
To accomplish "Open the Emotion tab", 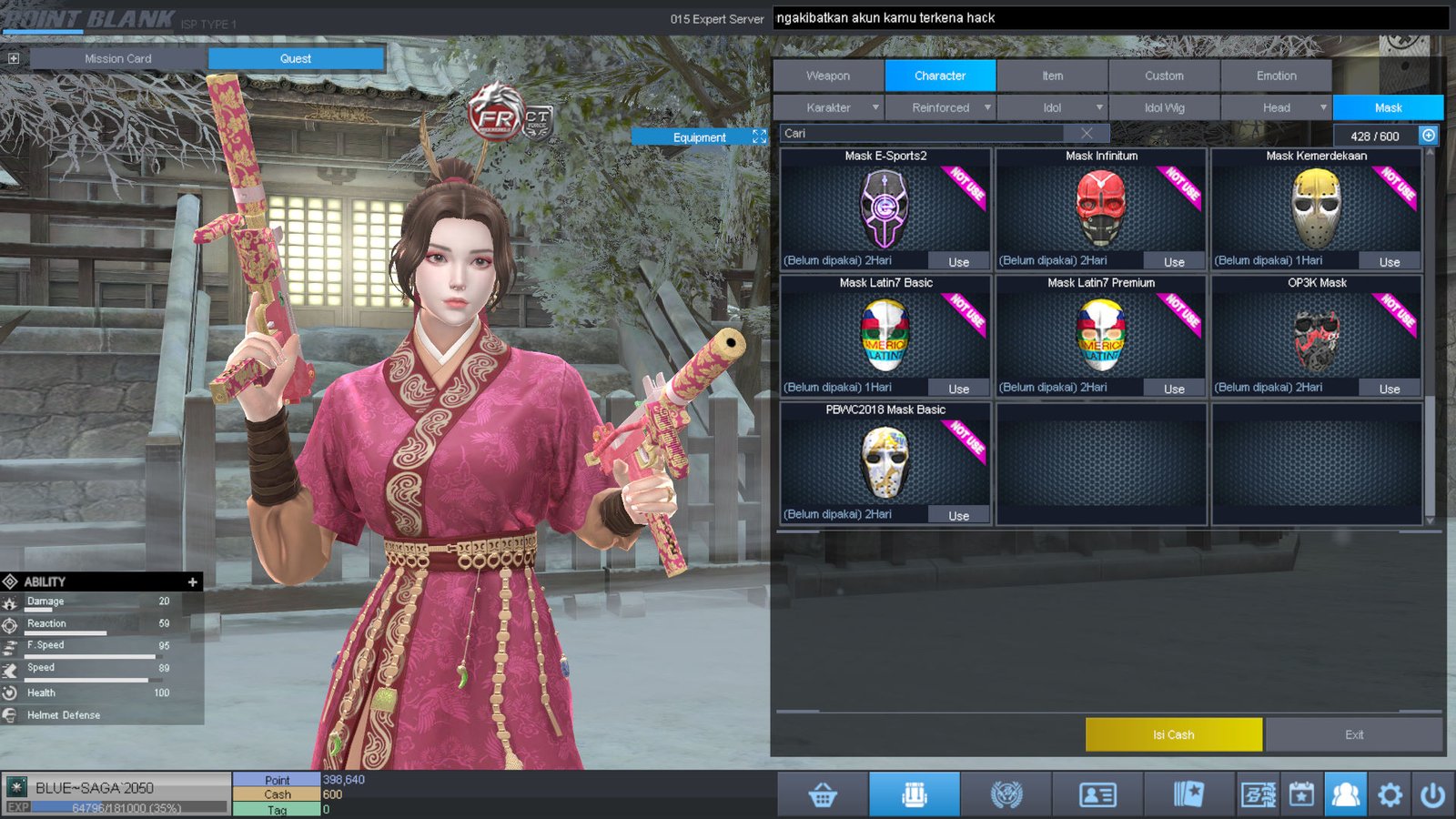I will coord(1276,76).
